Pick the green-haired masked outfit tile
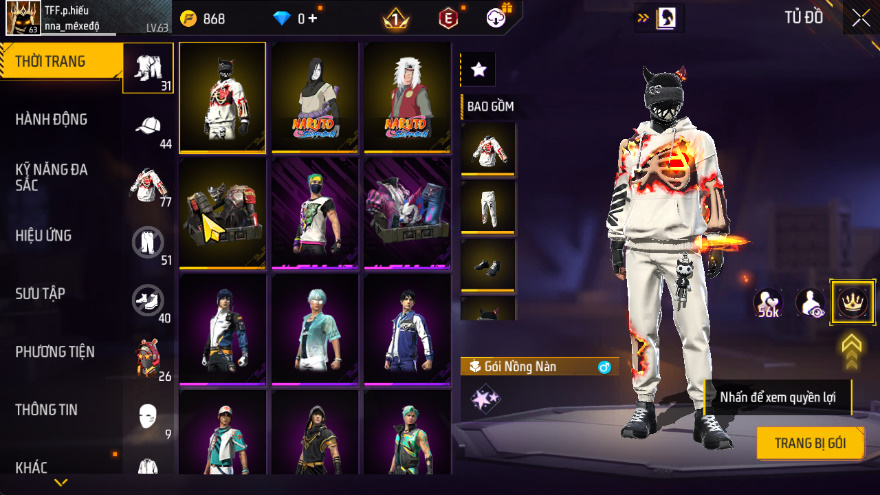 coord(315,212)
